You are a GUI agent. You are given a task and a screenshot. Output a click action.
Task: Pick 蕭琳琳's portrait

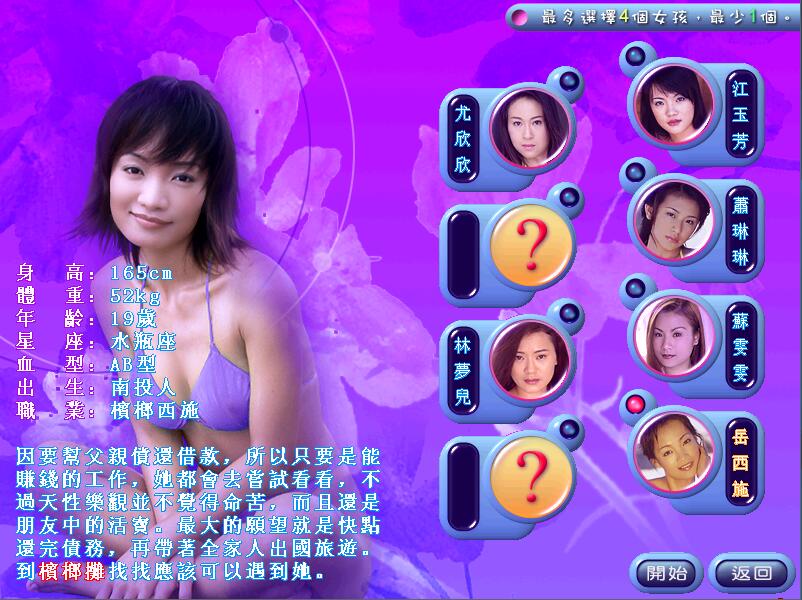tap(671, 217)
